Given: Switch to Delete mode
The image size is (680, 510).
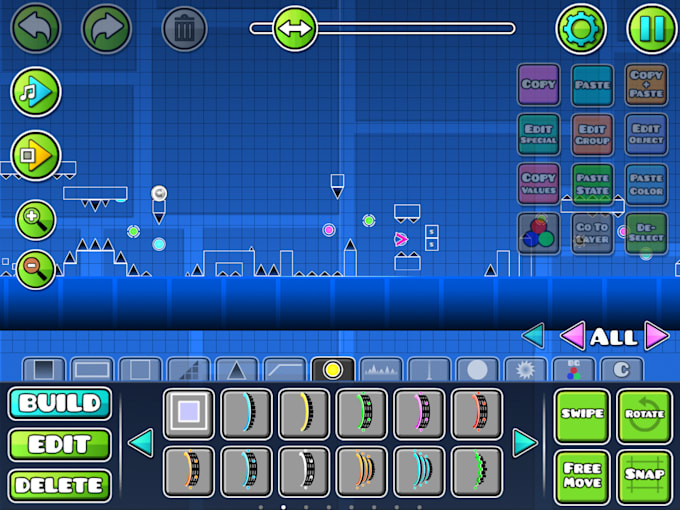Looking at the screenshot, I should [59, 485].
